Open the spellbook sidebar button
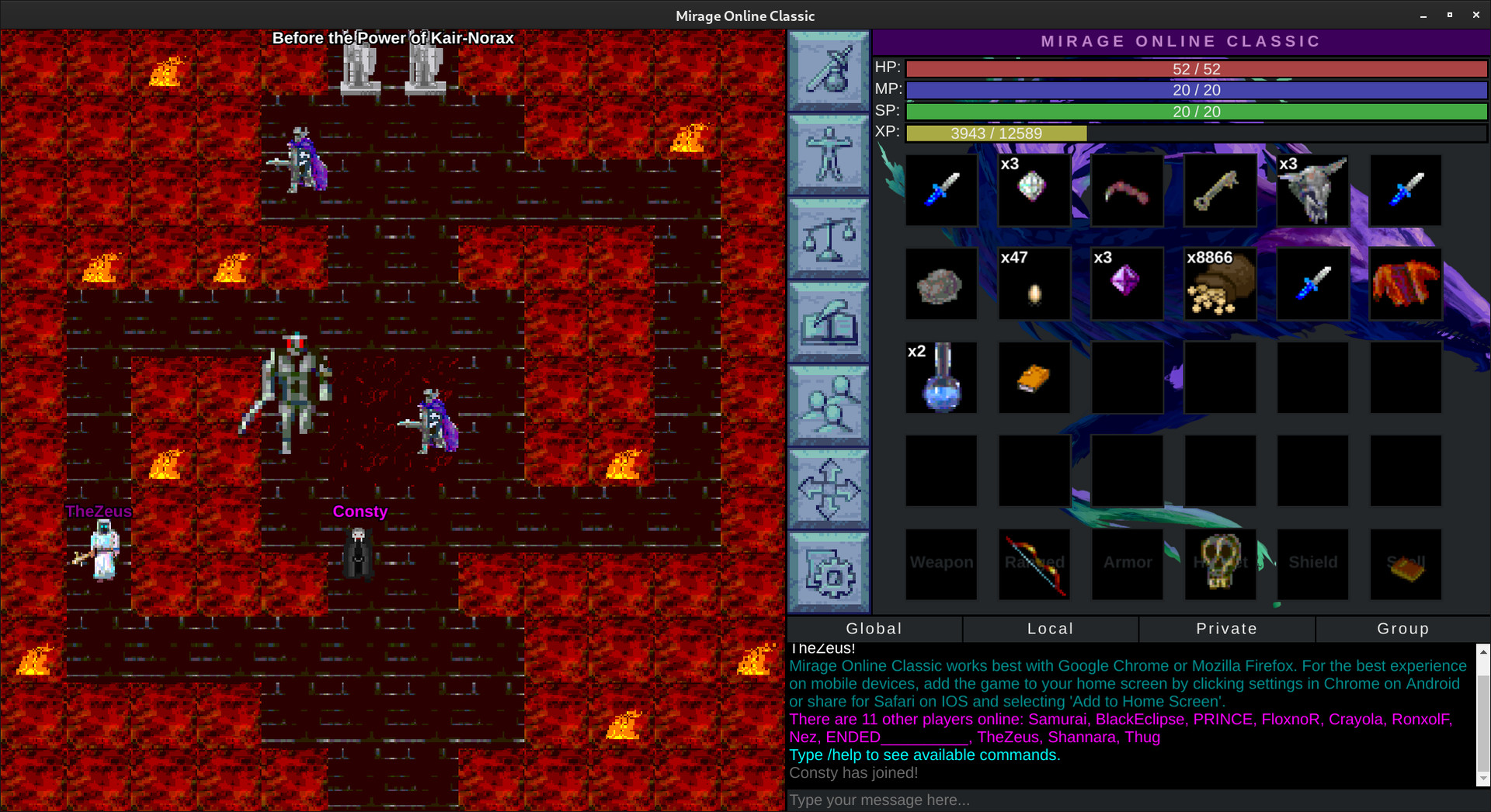This screenshot has width=1491, height=812. [829, 321]
